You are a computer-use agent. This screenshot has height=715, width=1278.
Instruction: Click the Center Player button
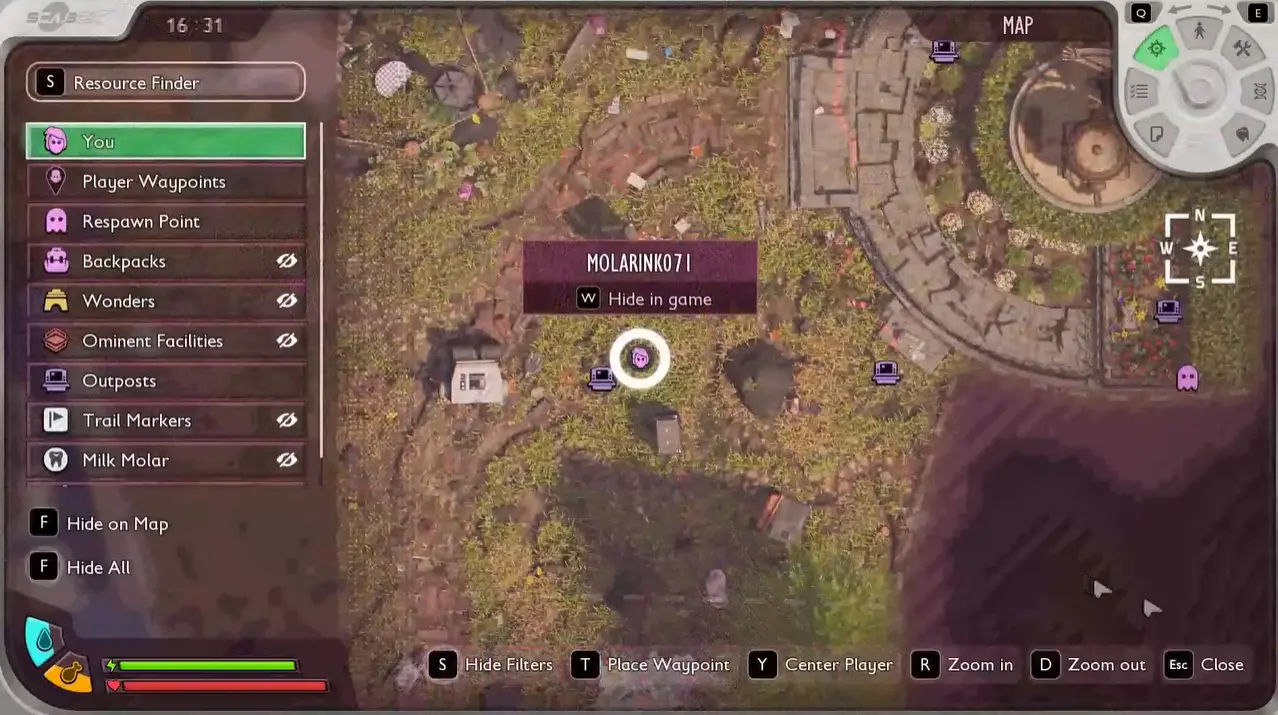coord(822,665)
